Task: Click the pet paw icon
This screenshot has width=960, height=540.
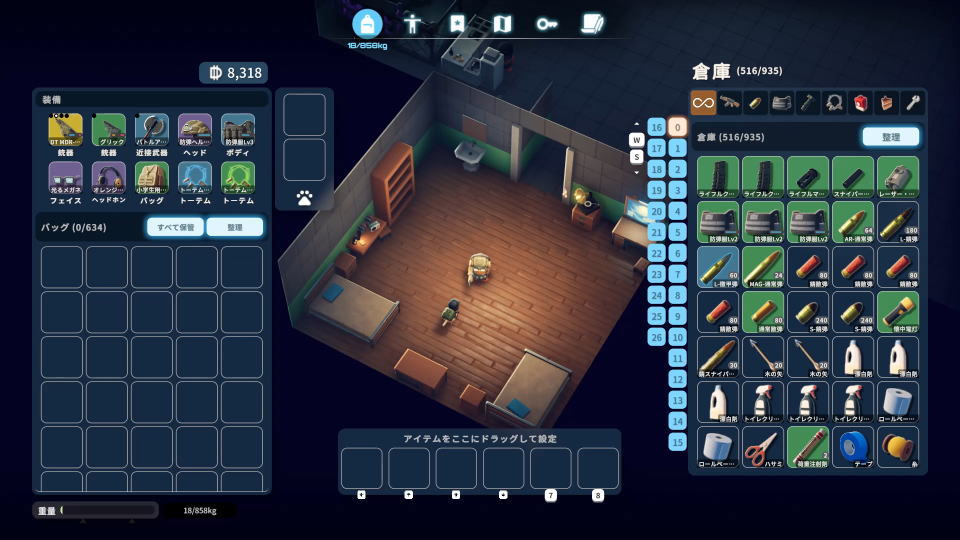Action: tap(304, 198)
